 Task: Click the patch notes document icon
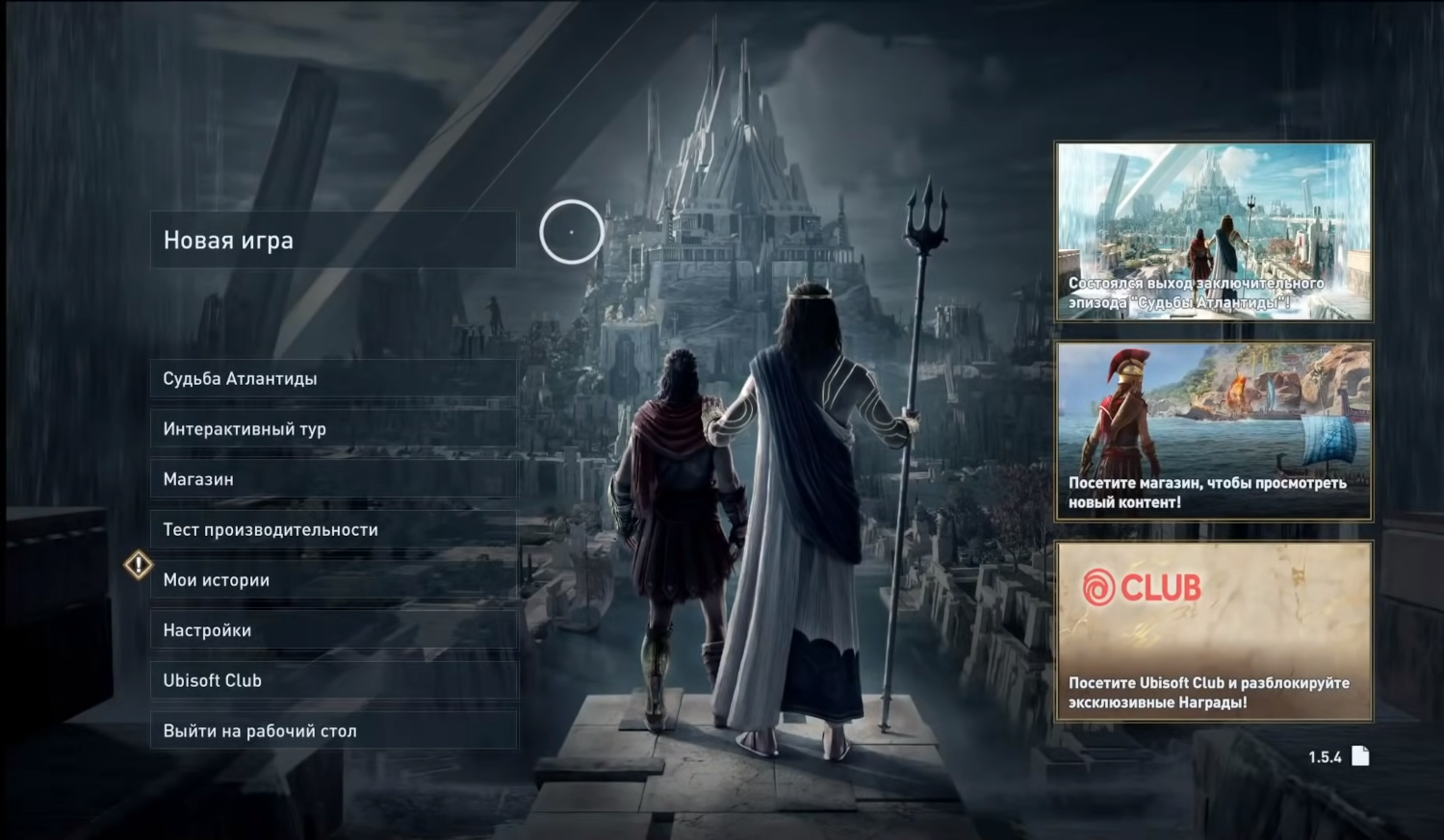1360,756
